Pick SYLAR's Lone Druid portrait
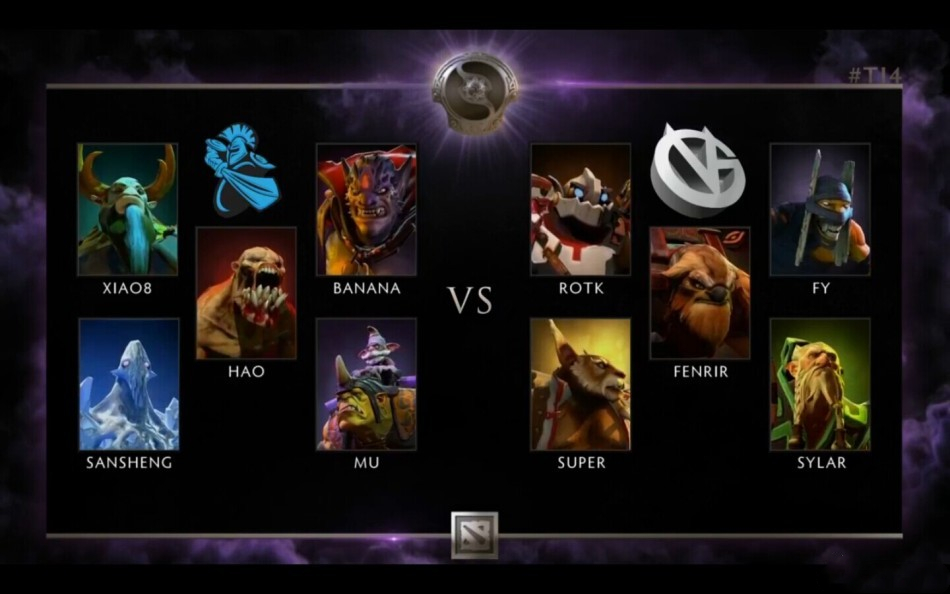 tap(820, 384)
